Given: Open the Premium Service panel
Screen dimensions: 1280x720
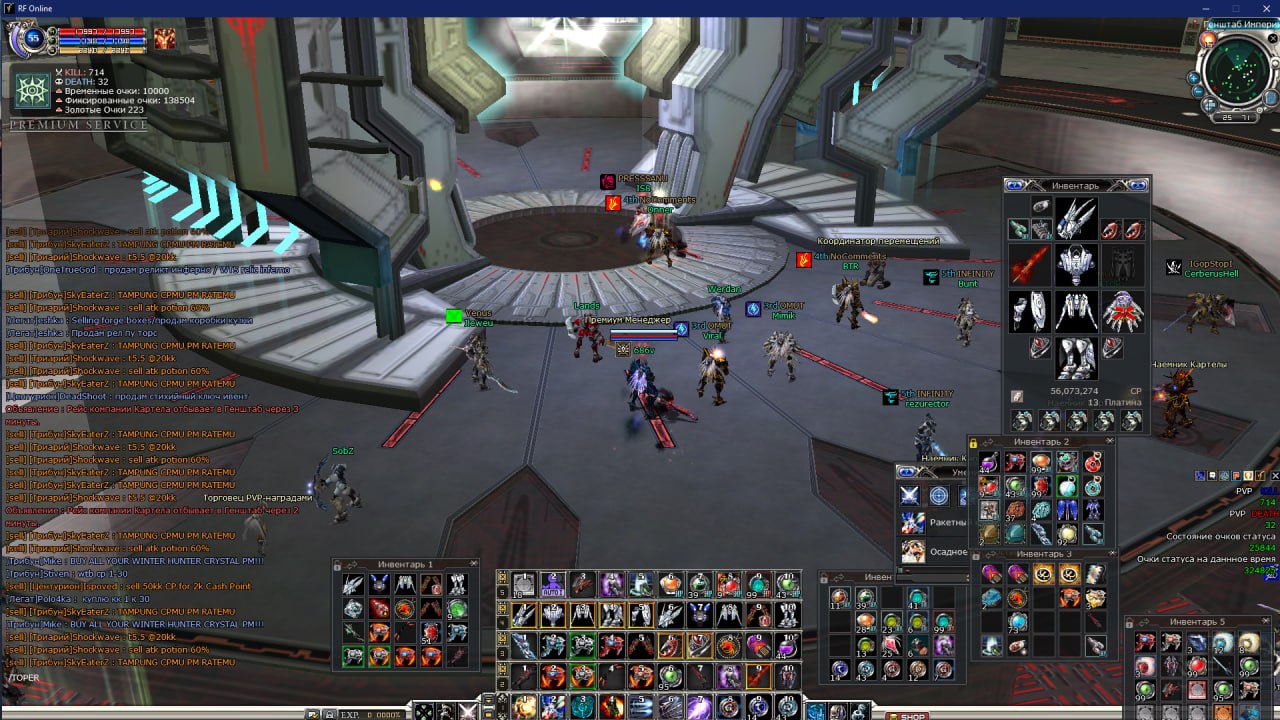Looking at the screenshot, I should coord(78,125).
